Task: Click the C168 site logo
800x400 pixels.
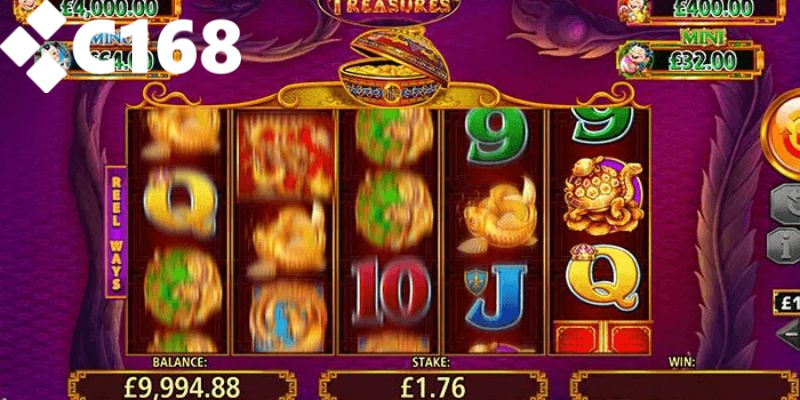Action: (120, 46)
